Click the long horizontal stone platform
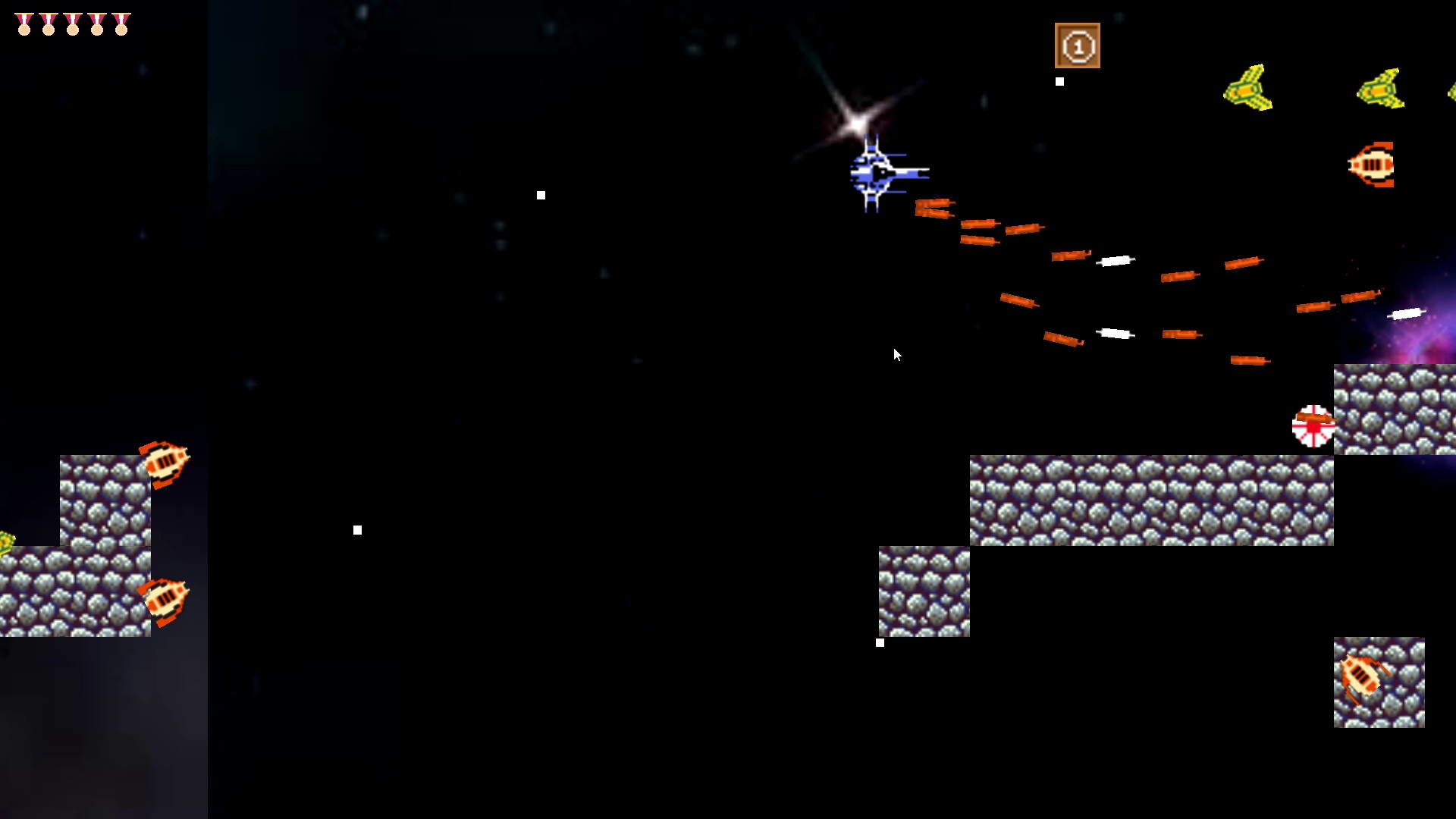1456x819 pixels. click(1153, 500)
